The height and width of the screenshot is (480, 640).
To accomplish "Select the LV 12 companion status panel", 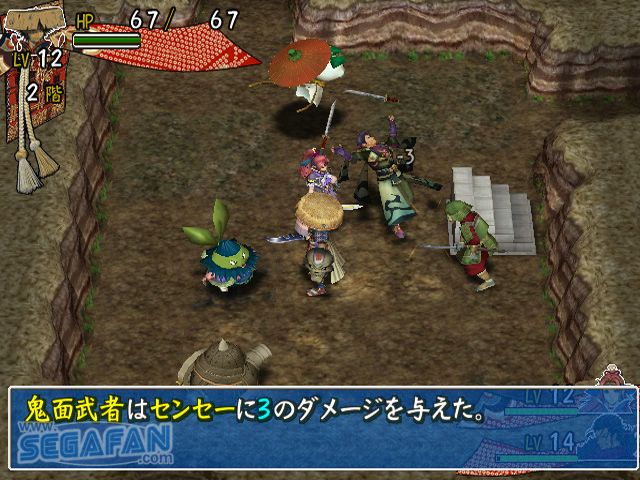I will (x=563, y=403).
